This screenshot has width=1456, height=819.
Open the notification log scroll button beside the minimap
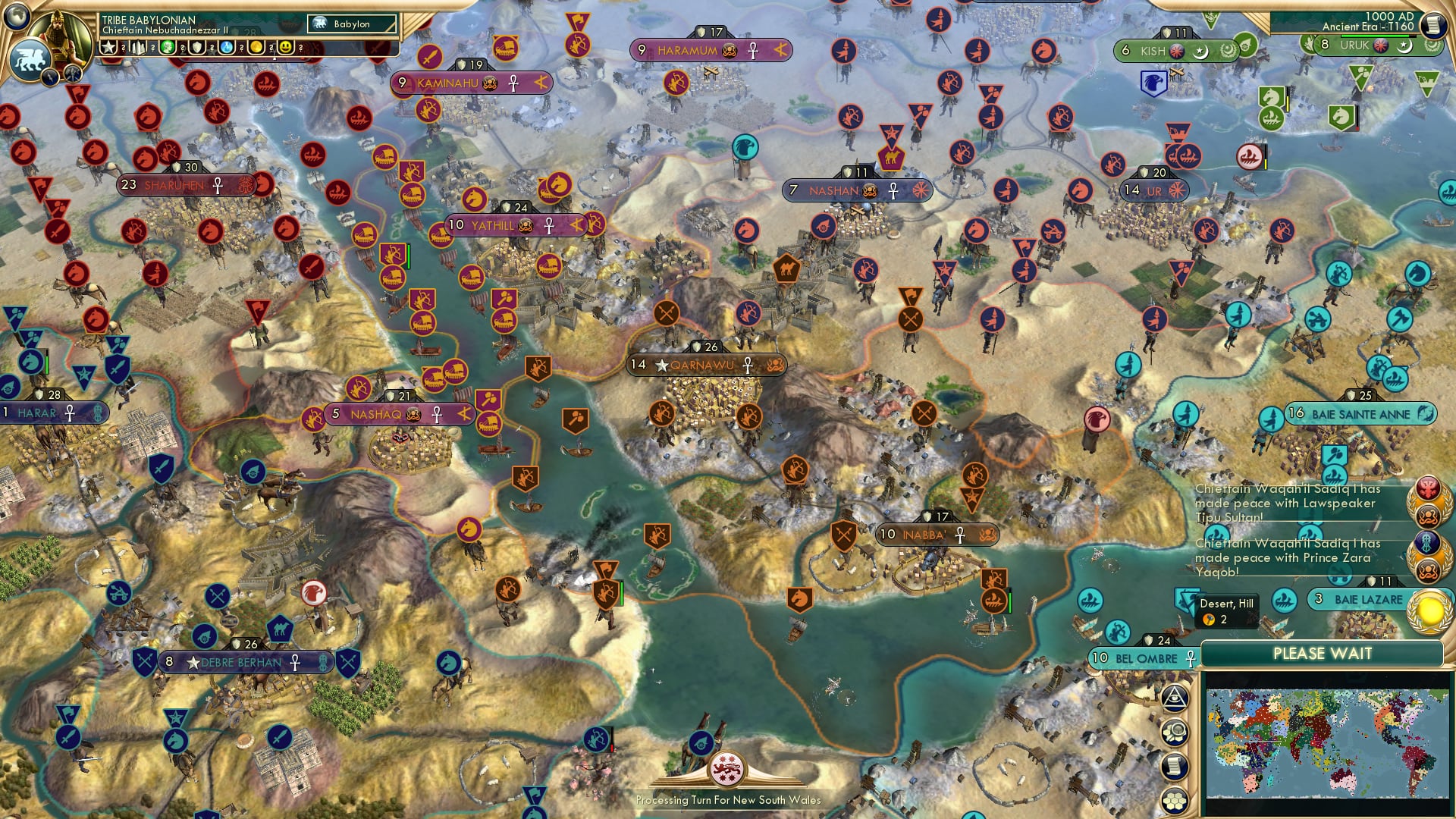[1175, 764]
